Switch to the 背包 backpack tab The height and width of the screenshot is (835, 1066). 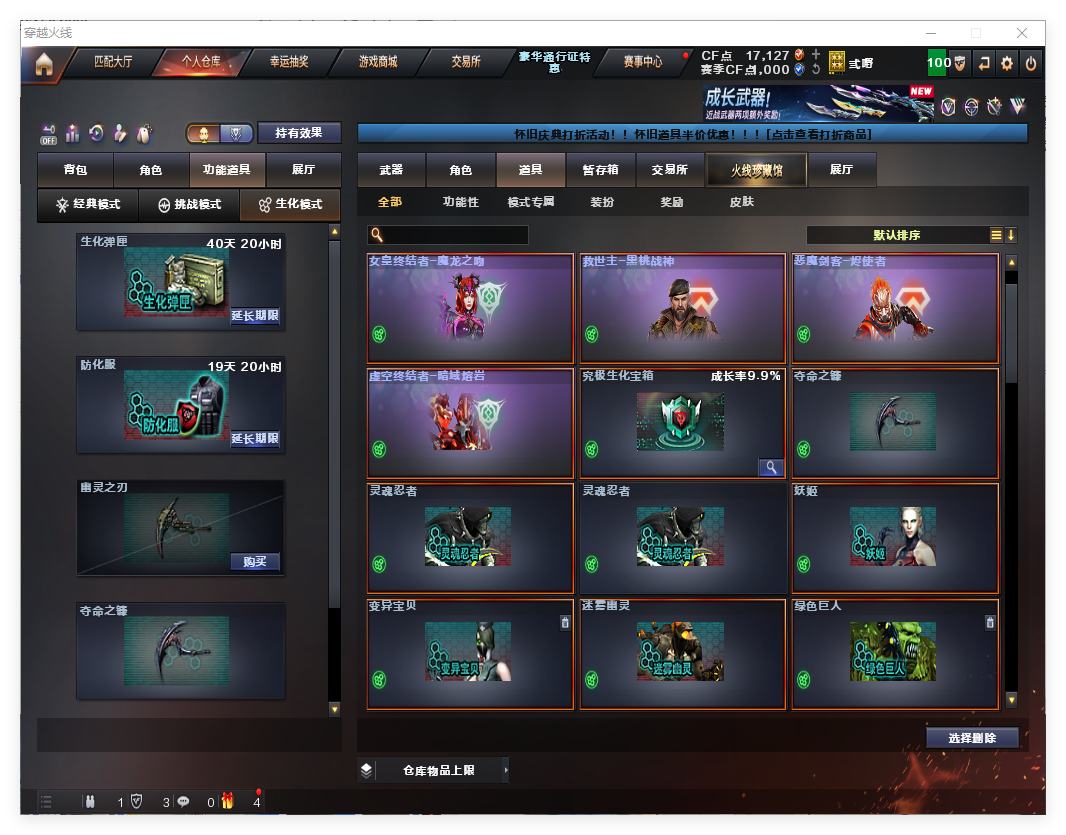tap(75, 170)
